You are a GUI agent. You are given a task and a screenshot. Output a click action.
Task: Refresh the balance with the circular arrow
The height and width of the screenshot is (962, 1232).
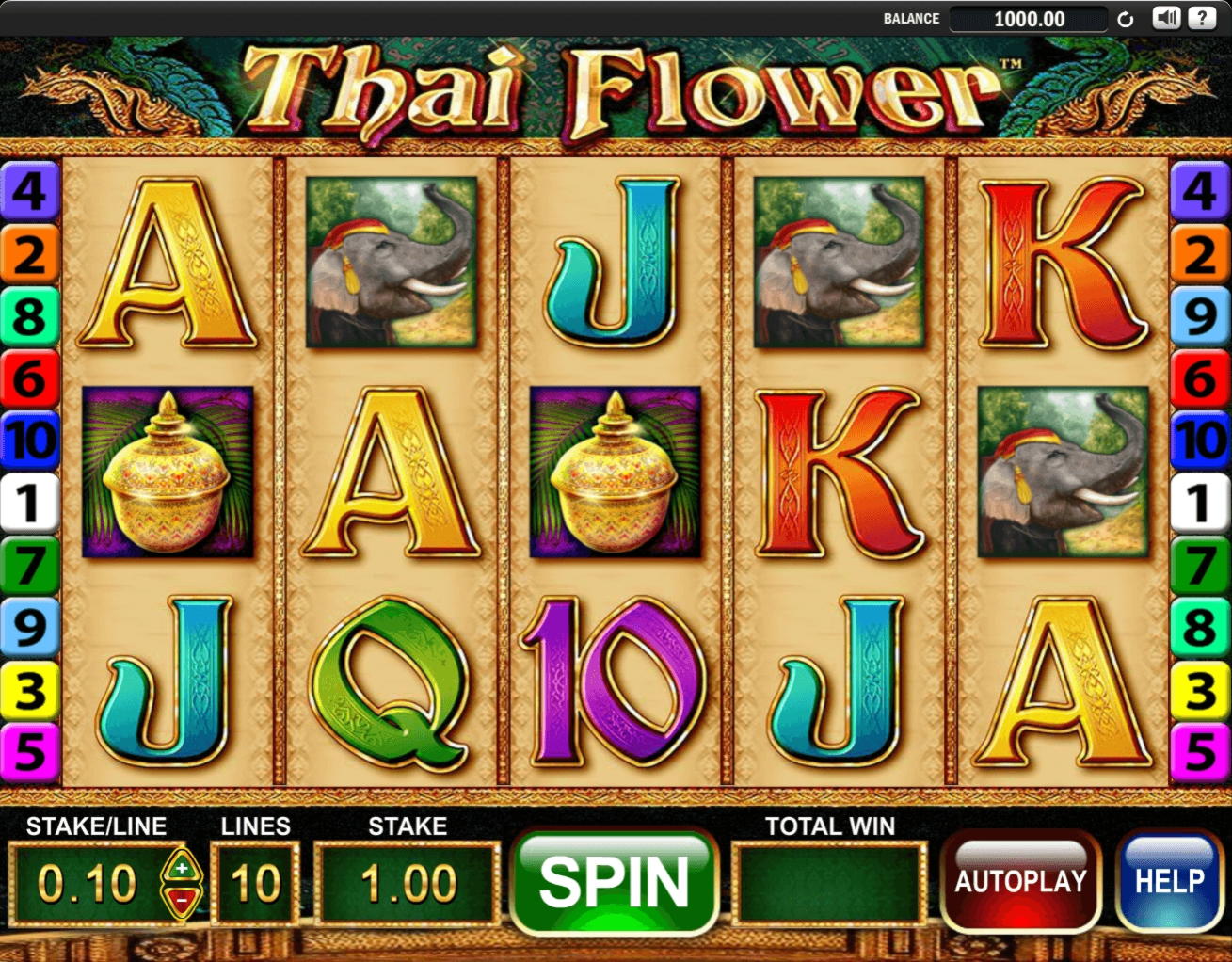click(1126, 19)
